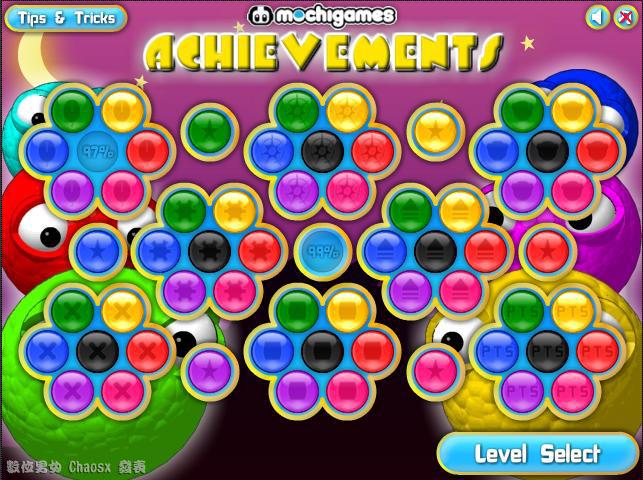Choose the green PTS medal
This screenshot has width=643, height=480.
pos(522,310)
